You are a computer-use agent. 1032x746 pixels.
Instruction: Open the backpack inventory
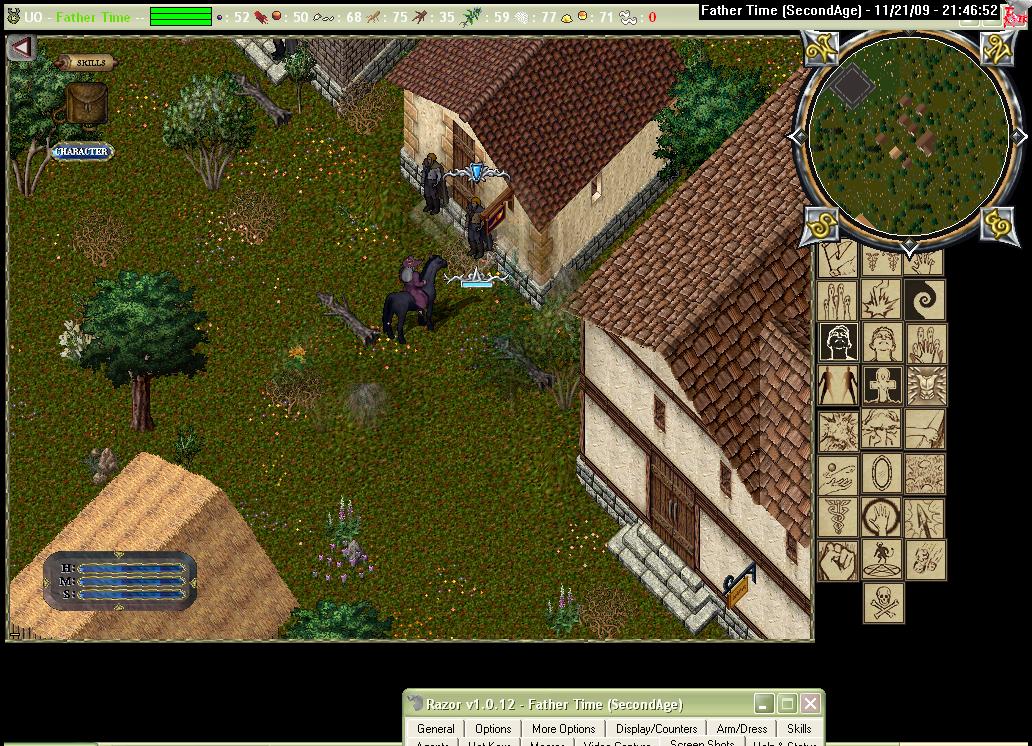coord(86,103)
